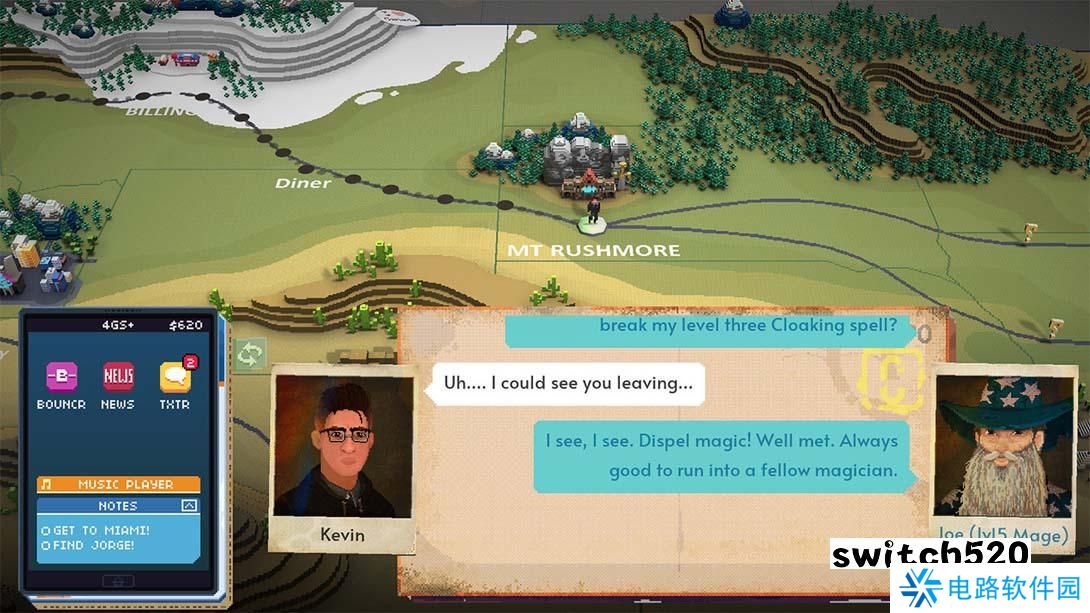The width and height of the screenshot is (1090, 613).
Task: Select Kevin's portrait card
Action: pyautogui.click(x=342, y=457)
